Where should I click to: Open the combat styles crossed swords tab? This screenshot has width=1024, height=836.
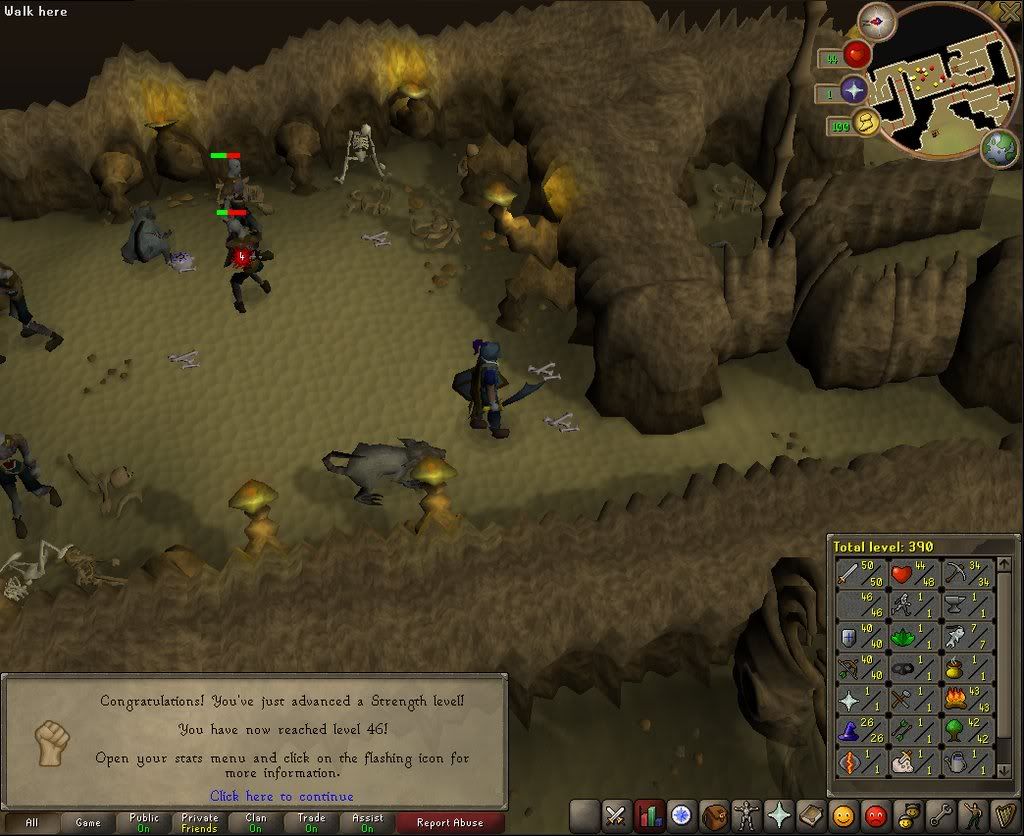coord(617,815)
